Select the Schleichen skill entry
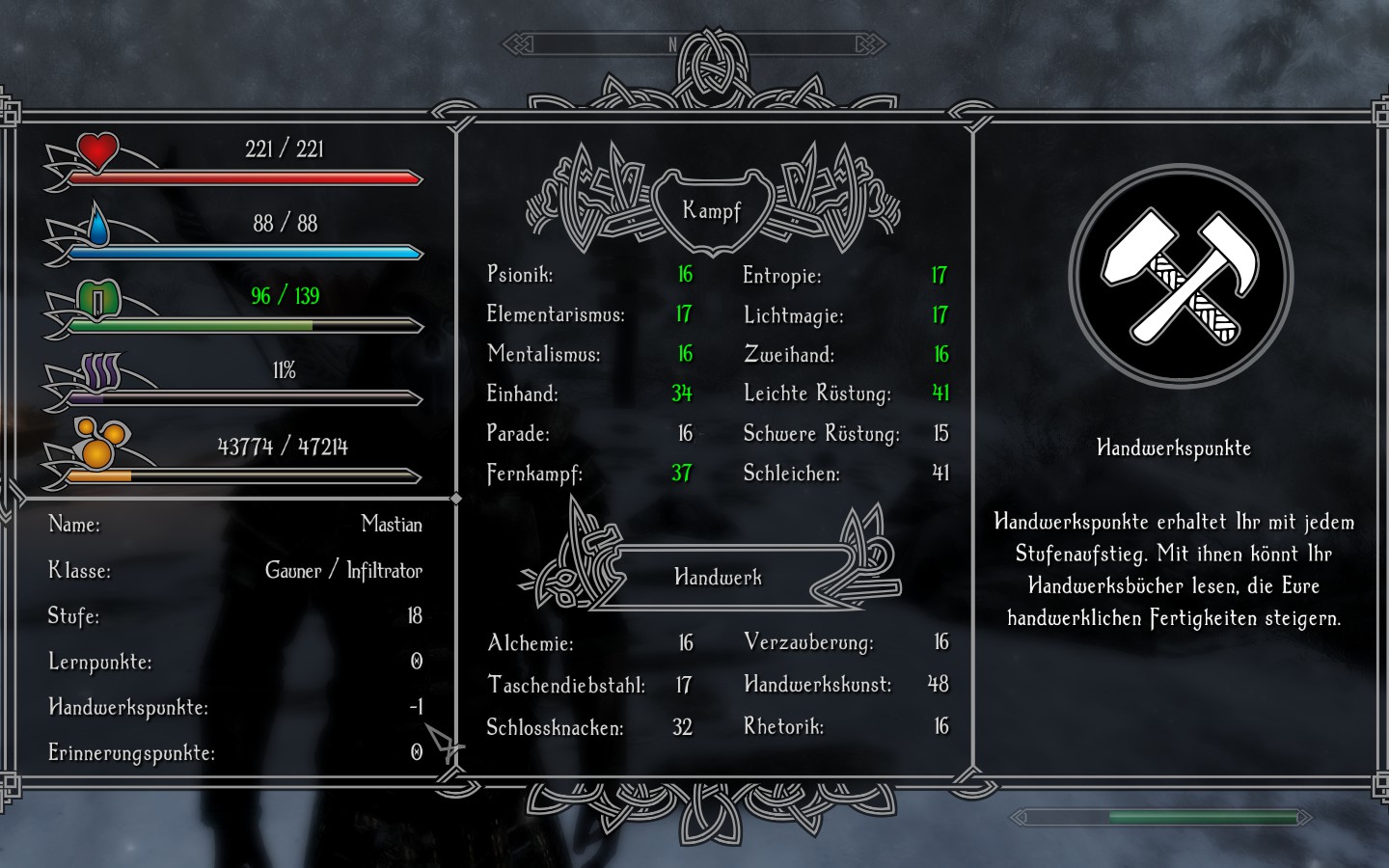This screenshot has width=1389, height=868. point(792,474)
